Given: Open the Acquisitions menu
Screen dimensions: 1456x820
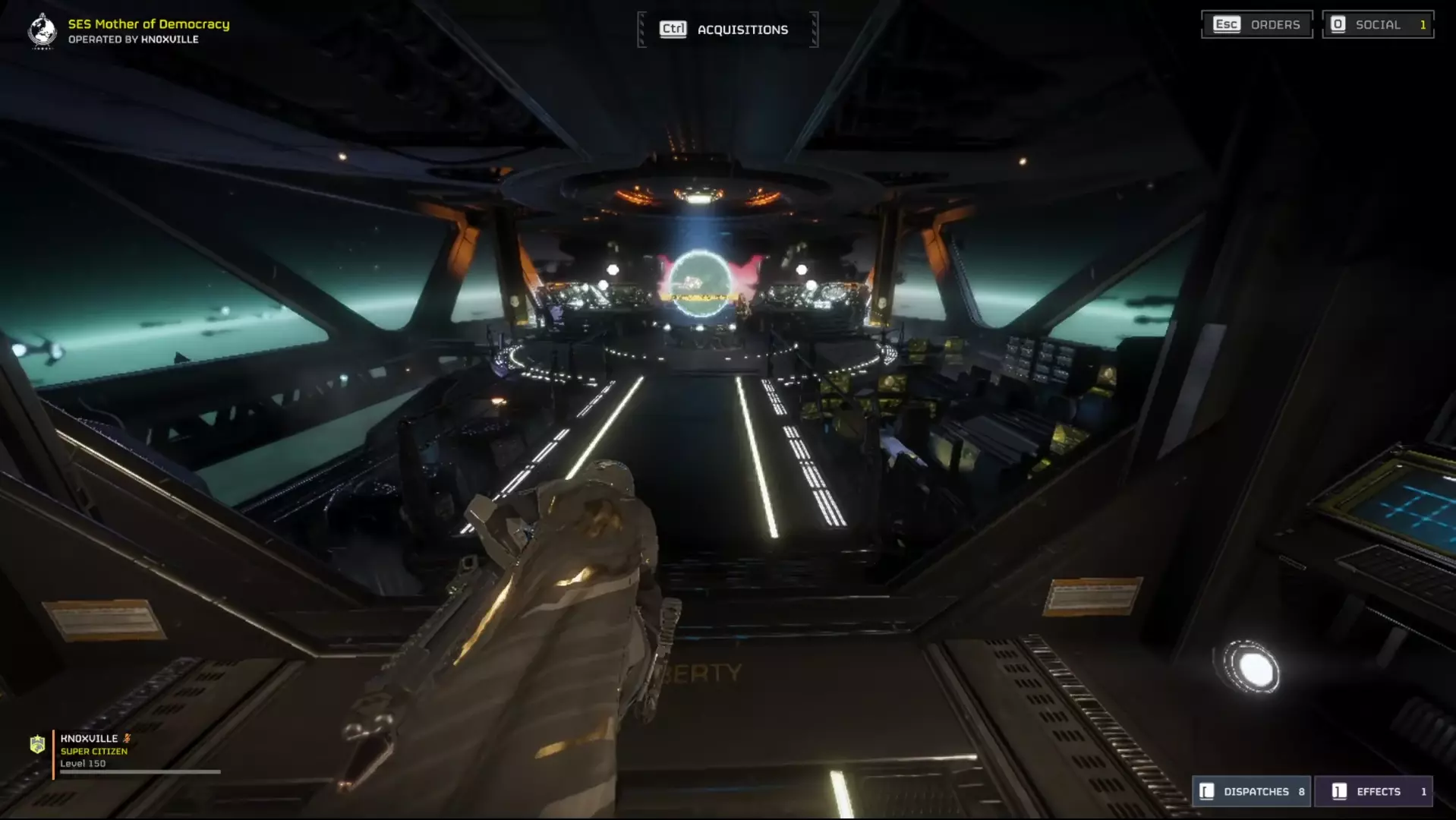Looking at the screenshot, I should [726, 30].
